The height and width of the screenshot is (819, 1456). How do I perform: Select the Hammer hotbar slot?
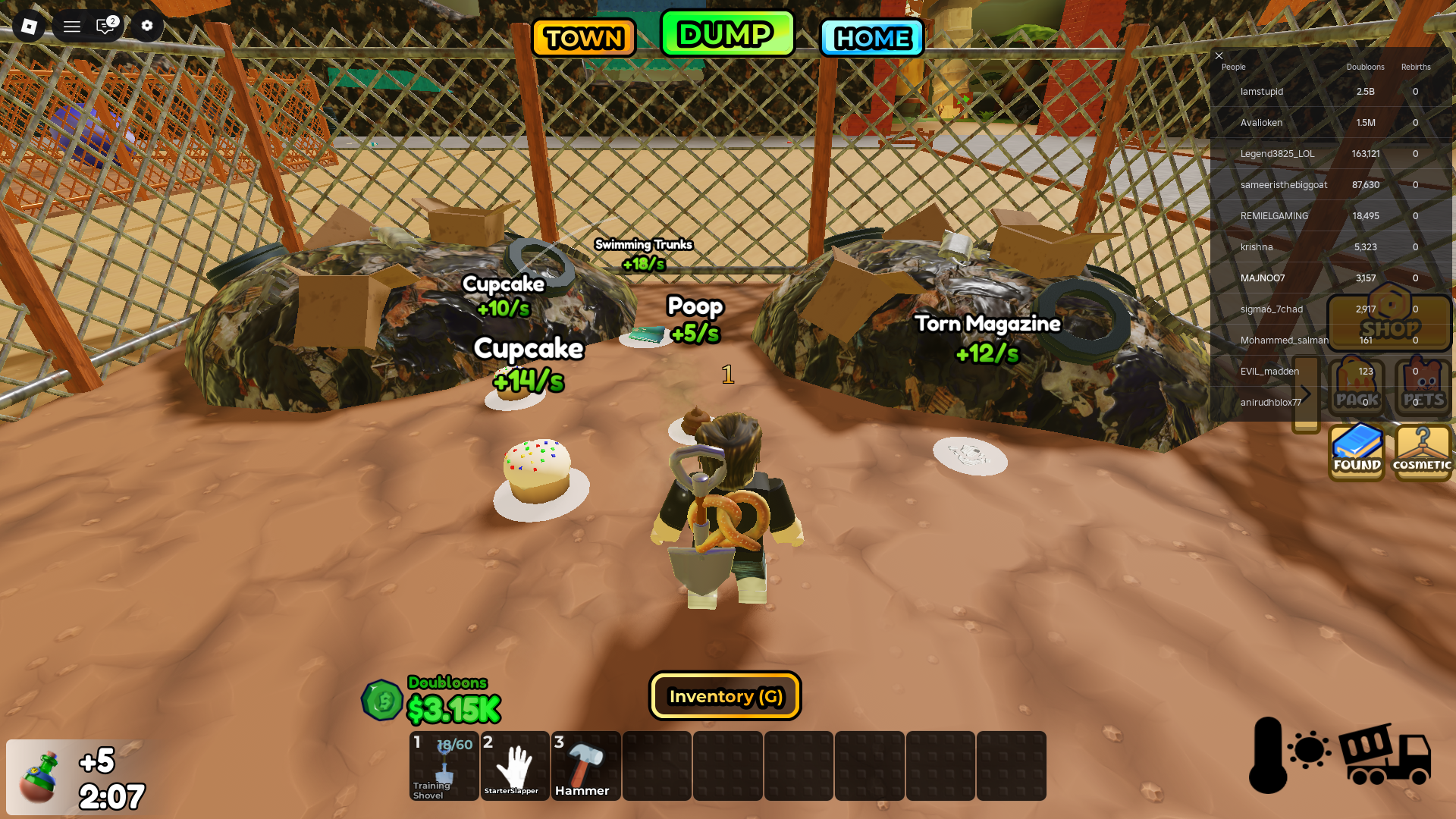tap(585, 766)
